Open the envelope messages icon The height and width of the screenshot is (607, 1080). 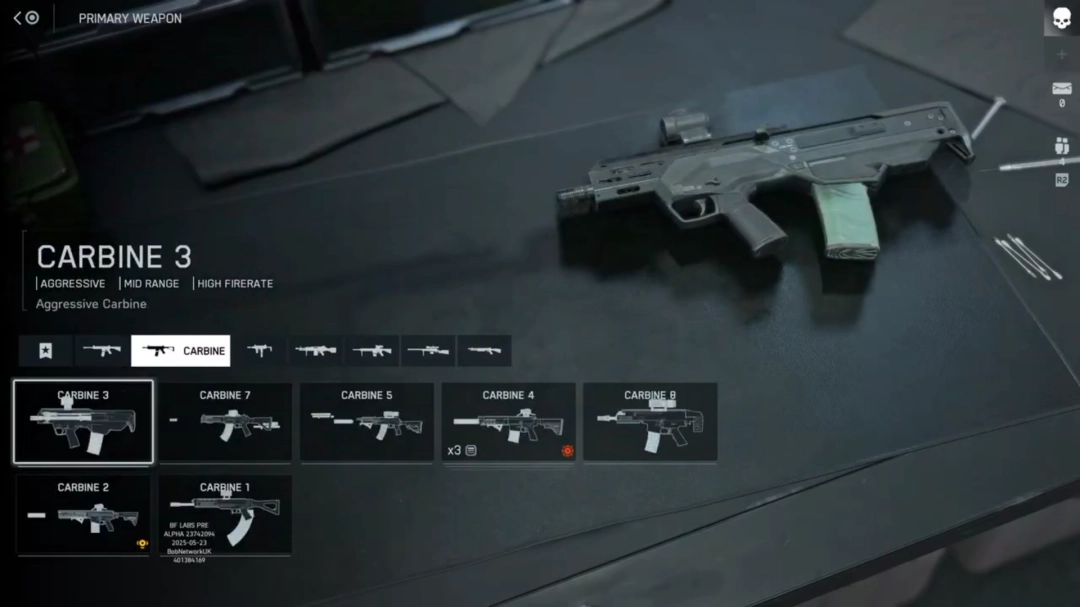point(1061,89)
